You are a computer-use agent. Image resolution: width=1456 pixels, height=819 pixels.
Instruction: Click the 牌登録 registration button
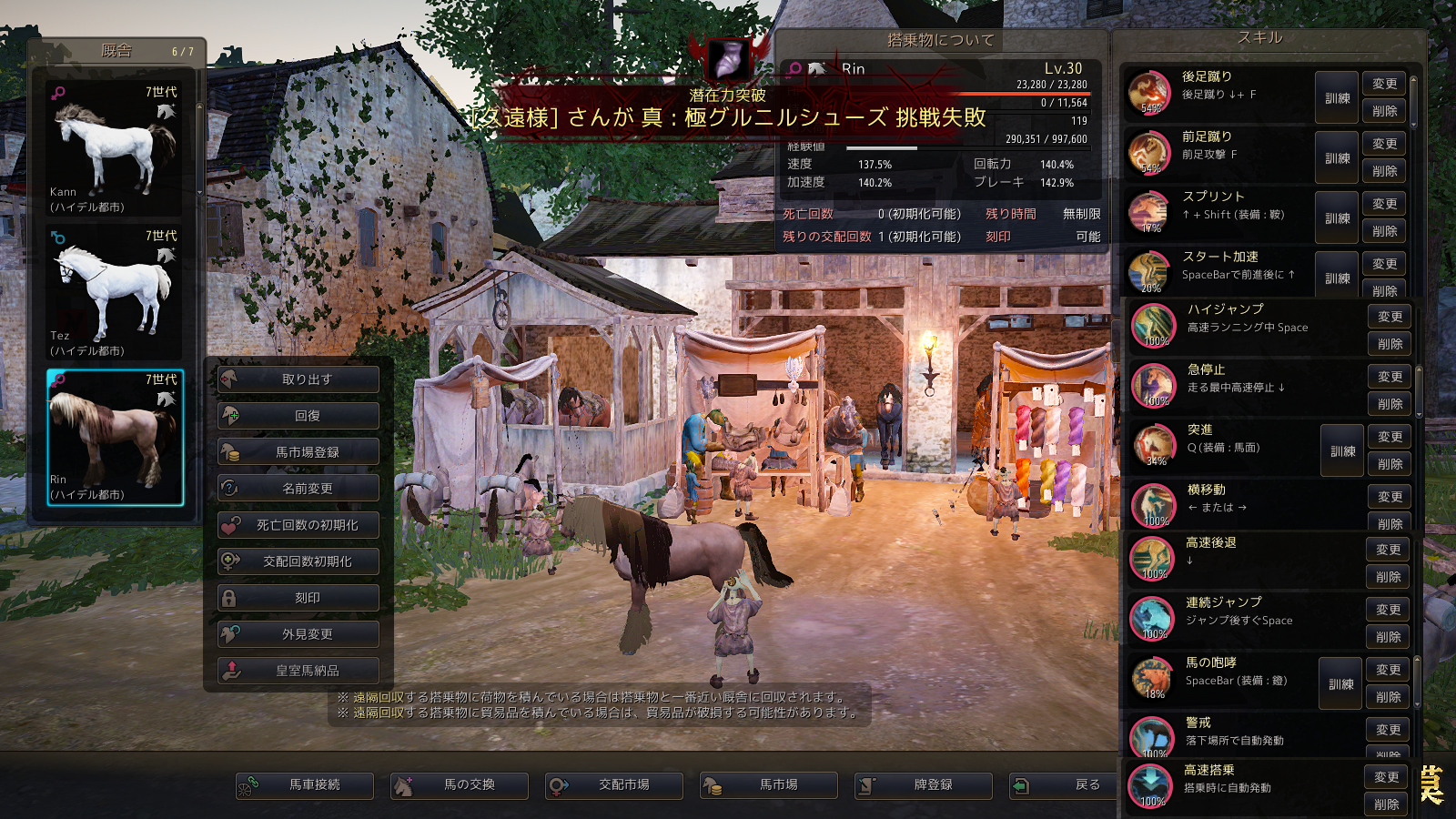click(924, 785)
